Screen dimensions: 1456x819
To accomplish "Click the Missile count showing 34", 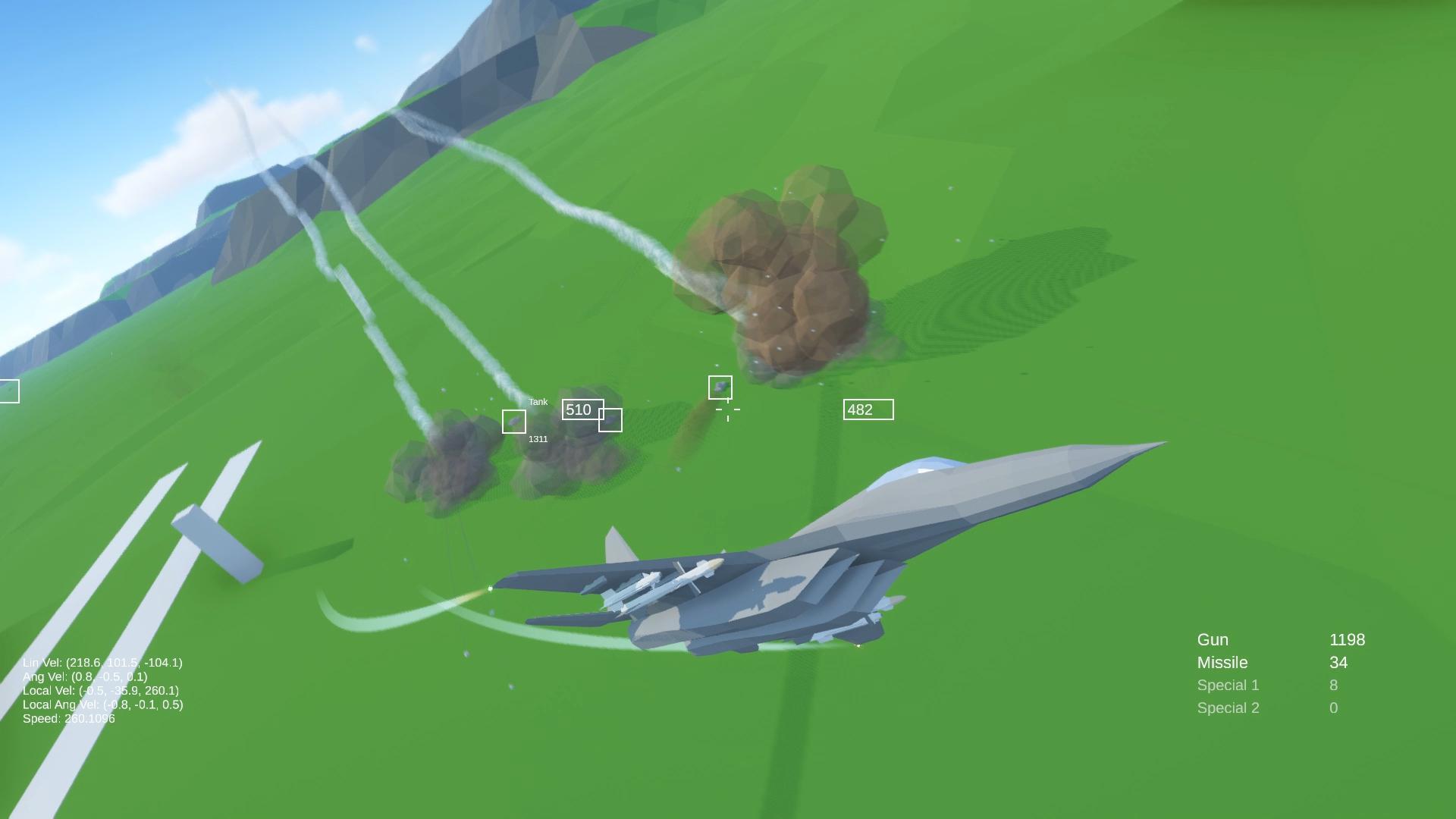I will 1338,662.
